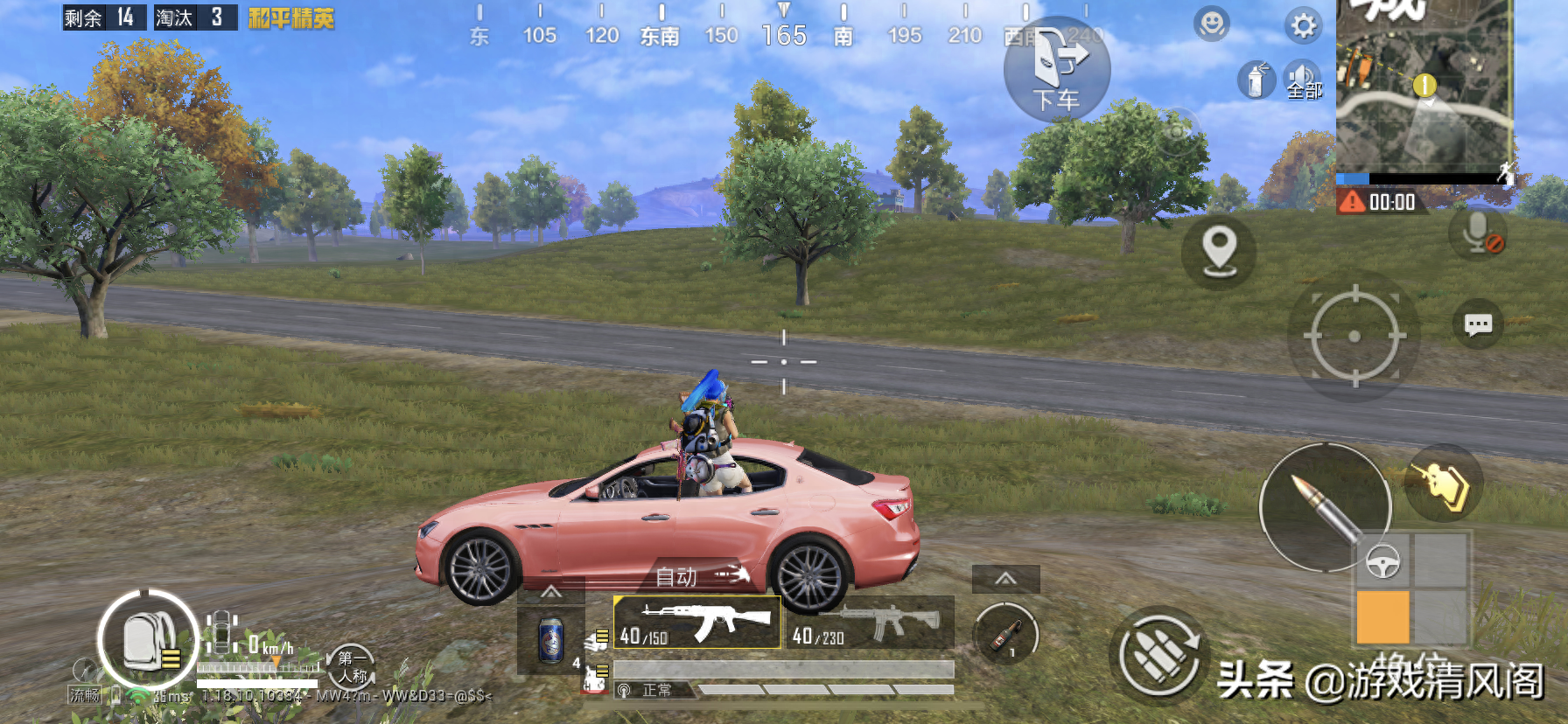
Task: Open the settings gear menu
Action: [1303, 25]
